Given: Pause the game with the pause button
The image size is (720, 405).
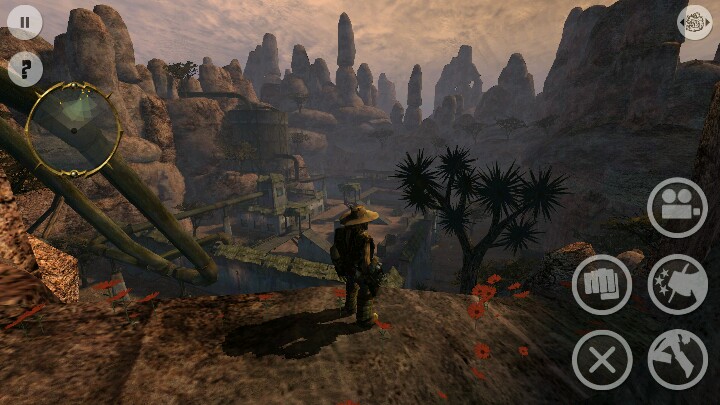Looking at the screenshot, I should point(24,22).
